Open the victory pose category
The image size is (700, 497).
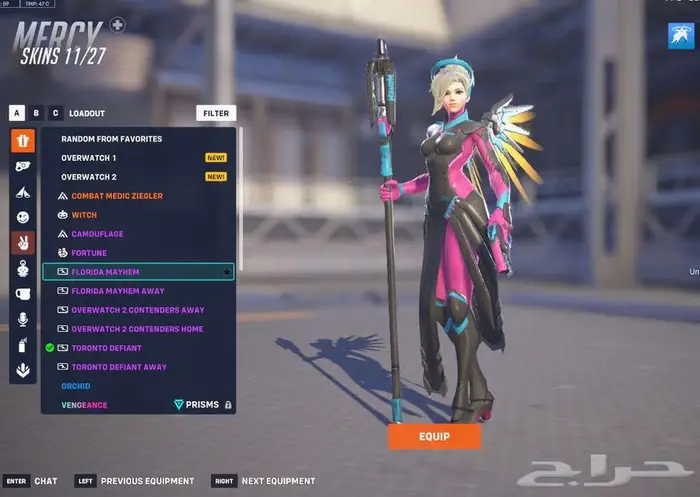coord(23,243)
